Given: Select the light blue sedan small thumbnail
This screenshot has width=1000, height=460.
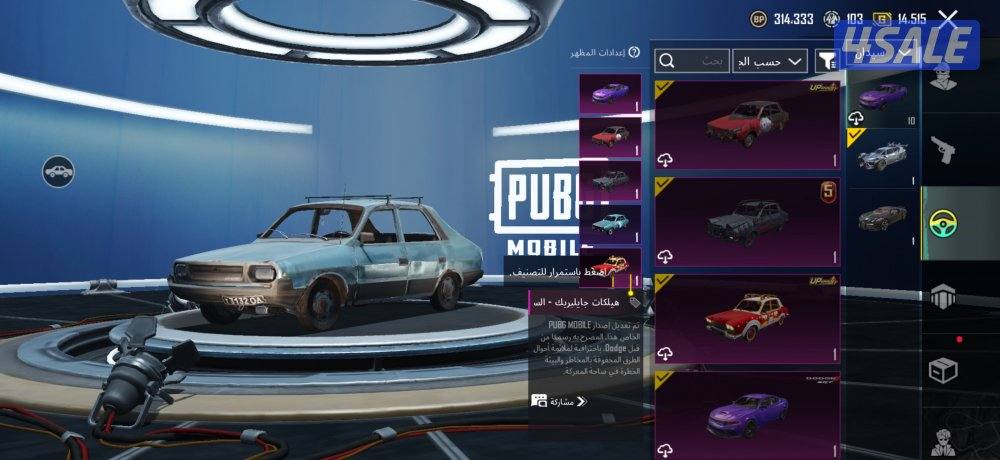Looking at the screenshot, I should click(609, 222).
